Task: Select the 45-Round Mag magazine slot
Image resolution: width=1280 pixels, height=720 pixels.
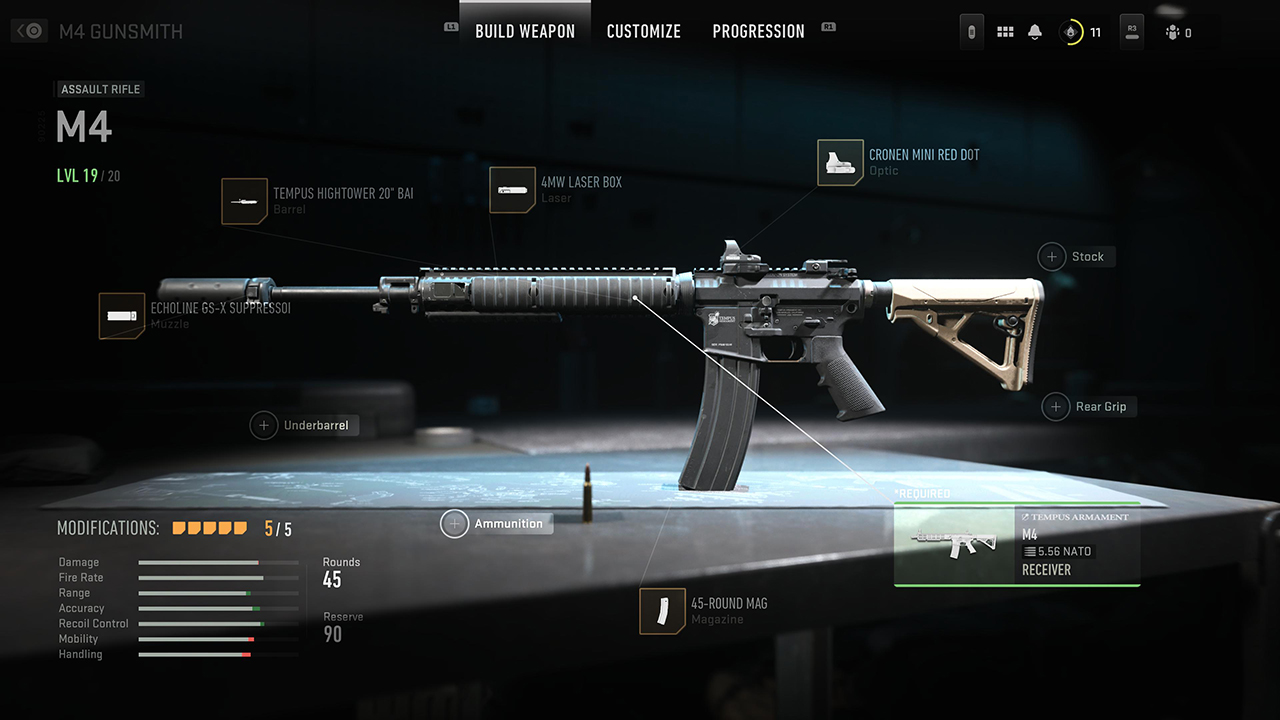Action: pos(662,611)
